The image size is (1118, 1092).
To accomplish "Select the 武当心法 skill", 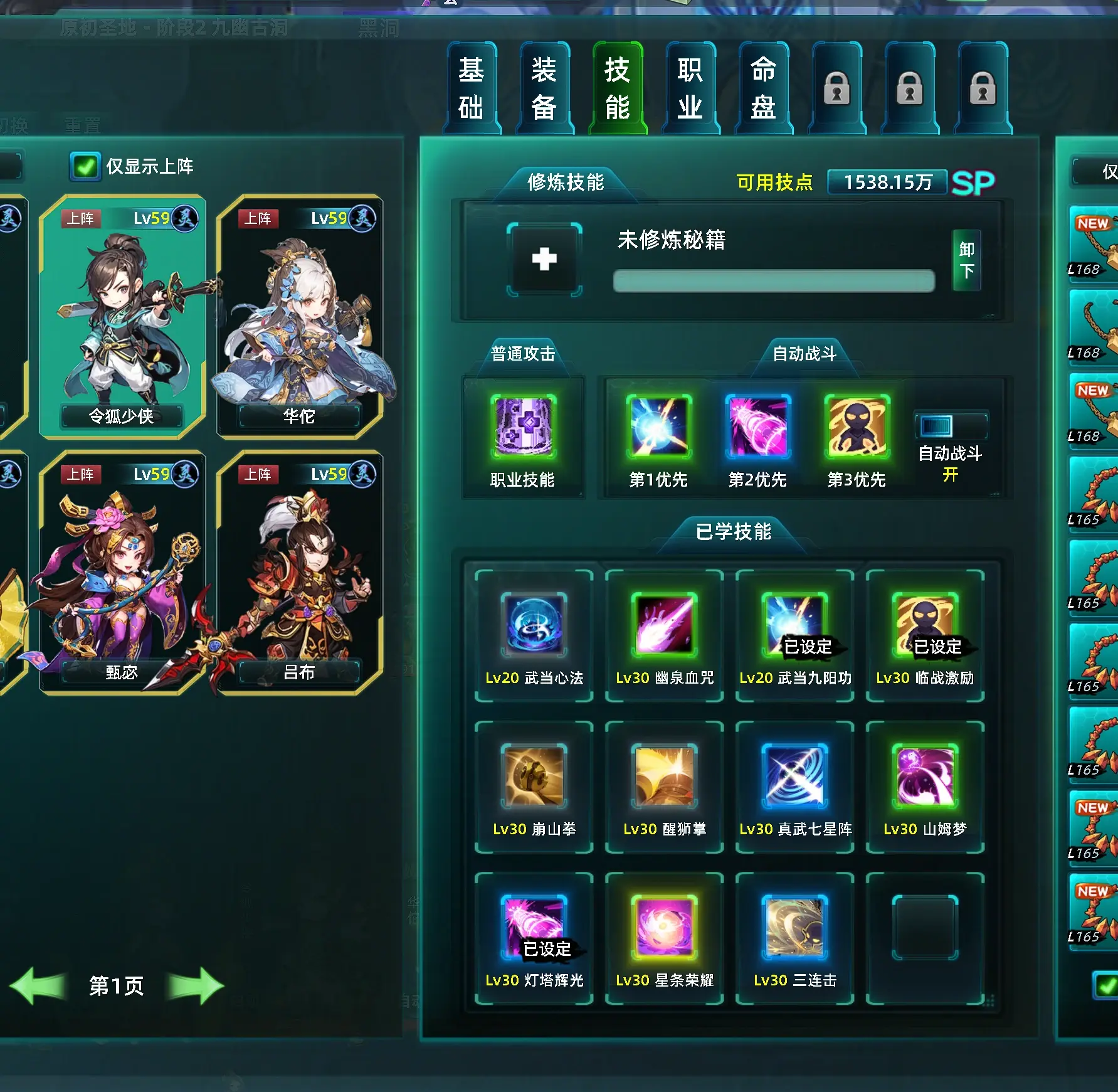I will 534,624.
